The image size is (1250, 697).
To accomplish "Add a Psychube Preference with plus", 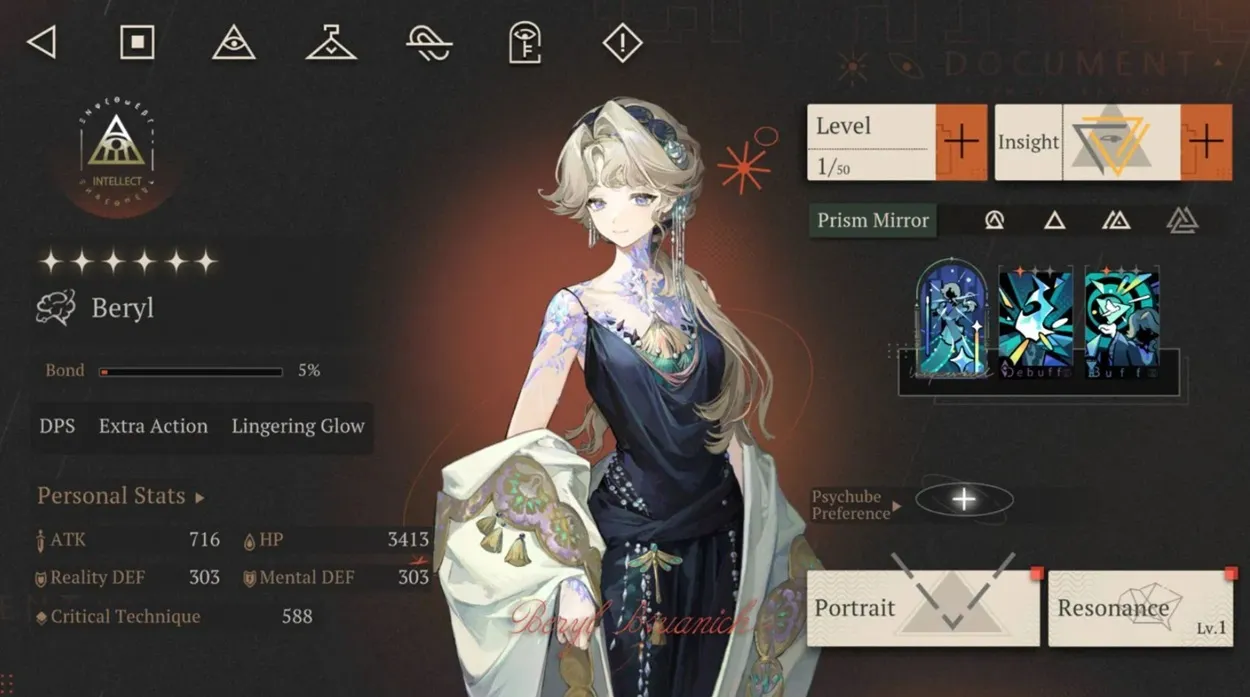I will click(964, 499).
